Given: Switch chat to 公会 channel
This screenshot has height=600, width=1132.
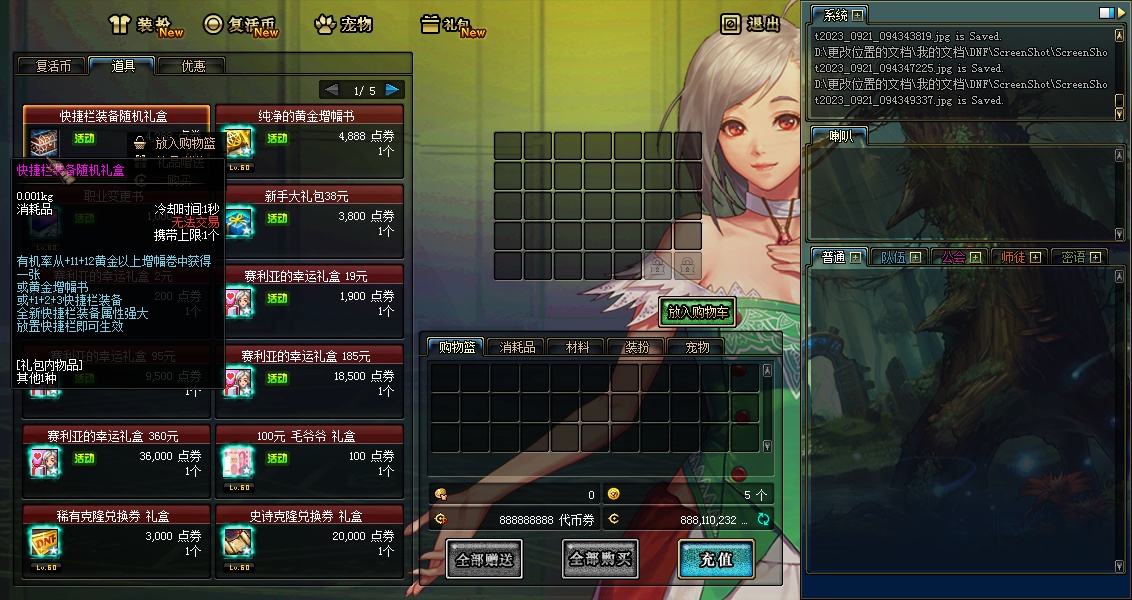Looking at the screenshot, I should (954, 257).
